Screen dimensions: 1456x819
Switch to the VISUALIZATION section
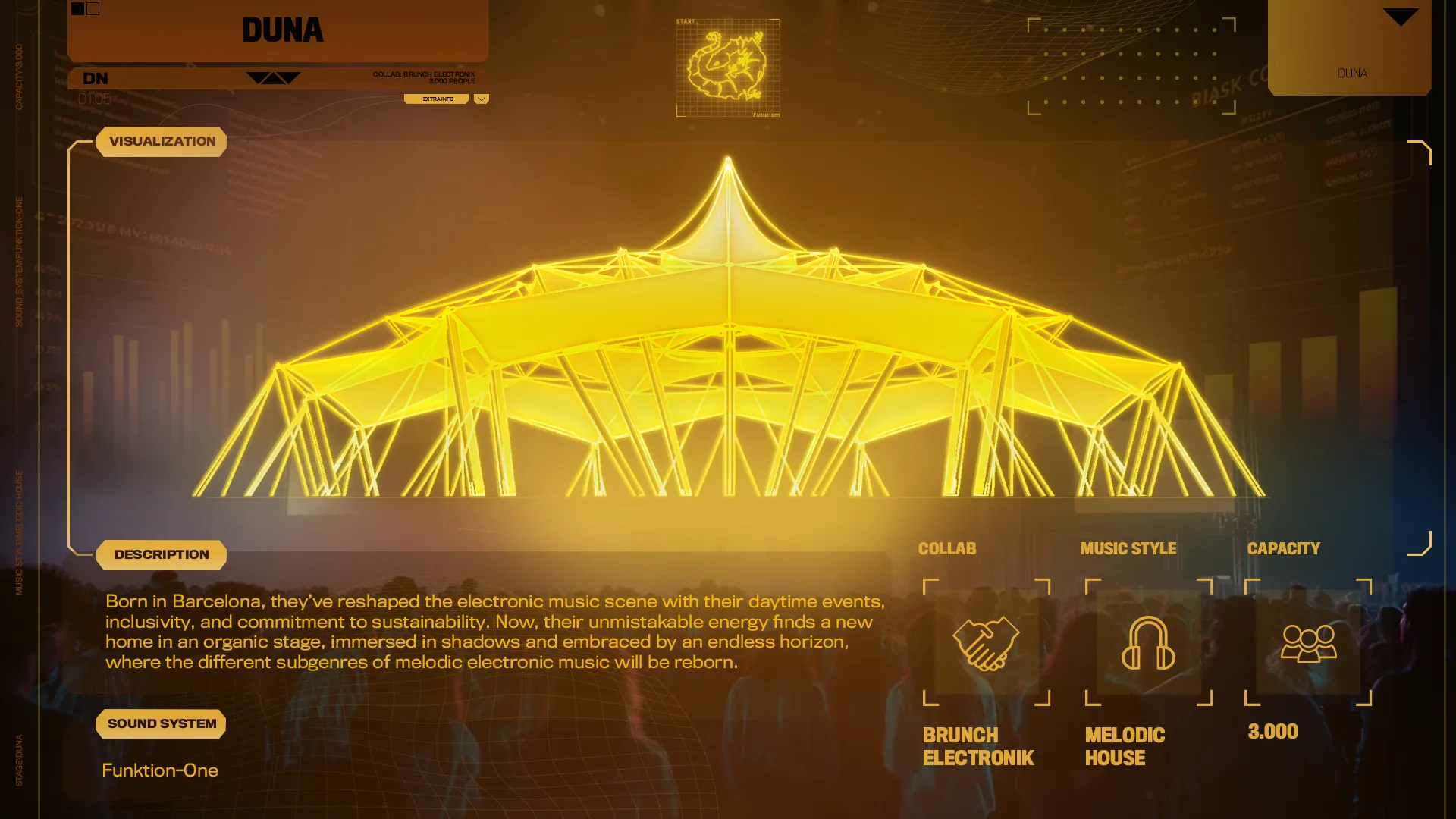click(162, 141)
